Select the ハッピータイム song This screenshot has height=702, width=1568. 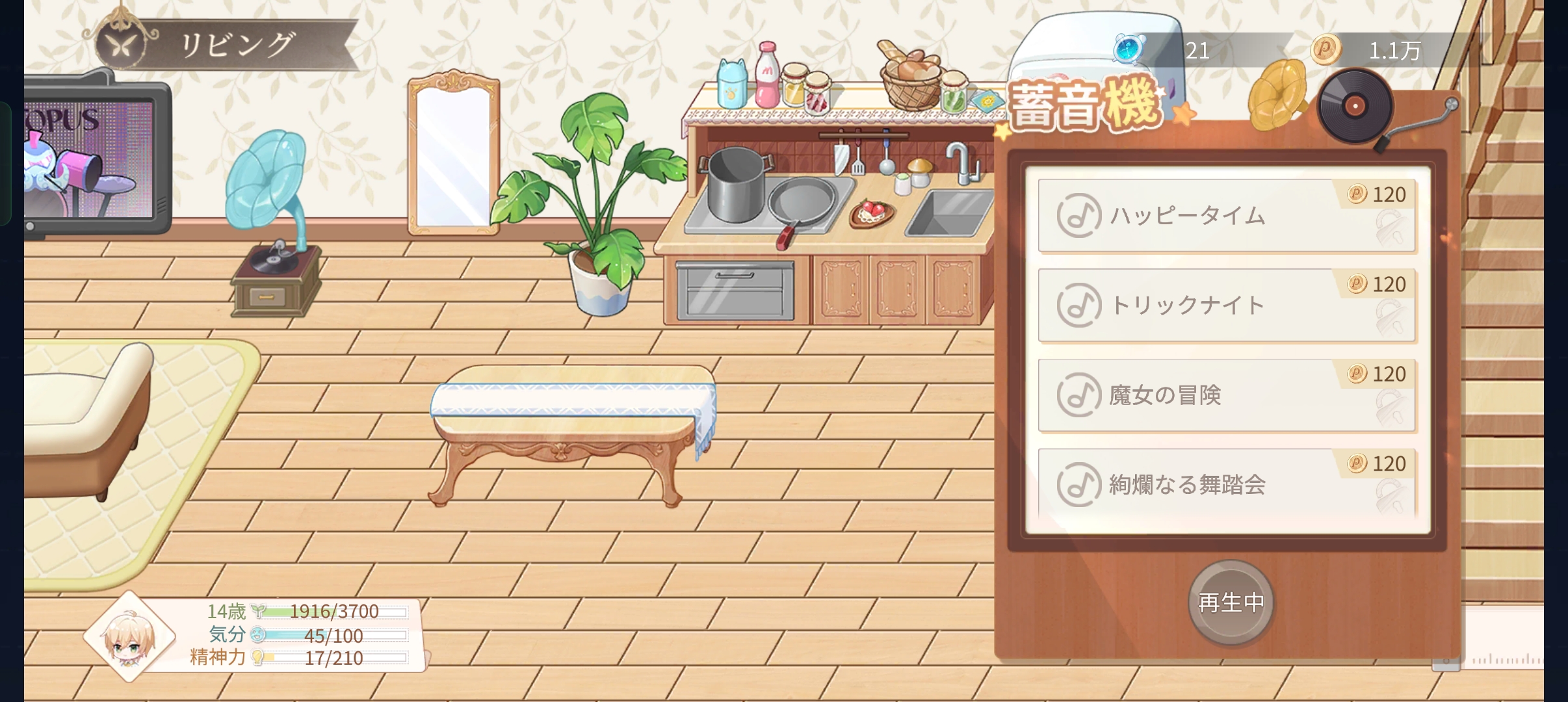coord(1226,216)
